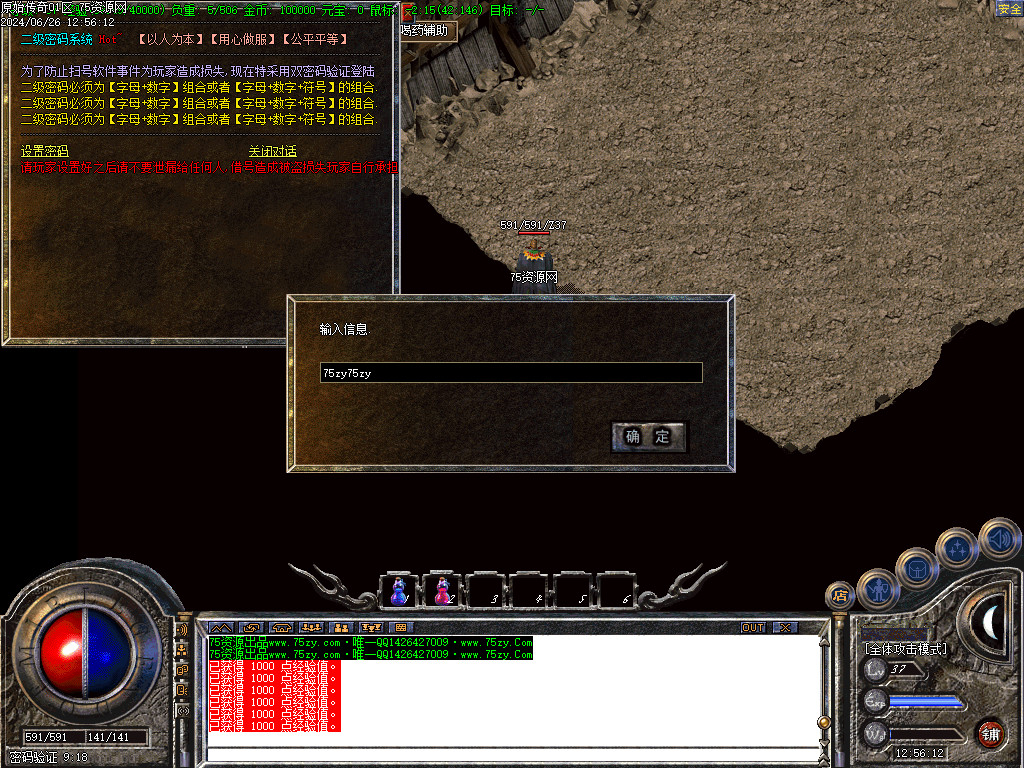
Task: Open the skills sparkle round button
Action: [x=956, y=548]
